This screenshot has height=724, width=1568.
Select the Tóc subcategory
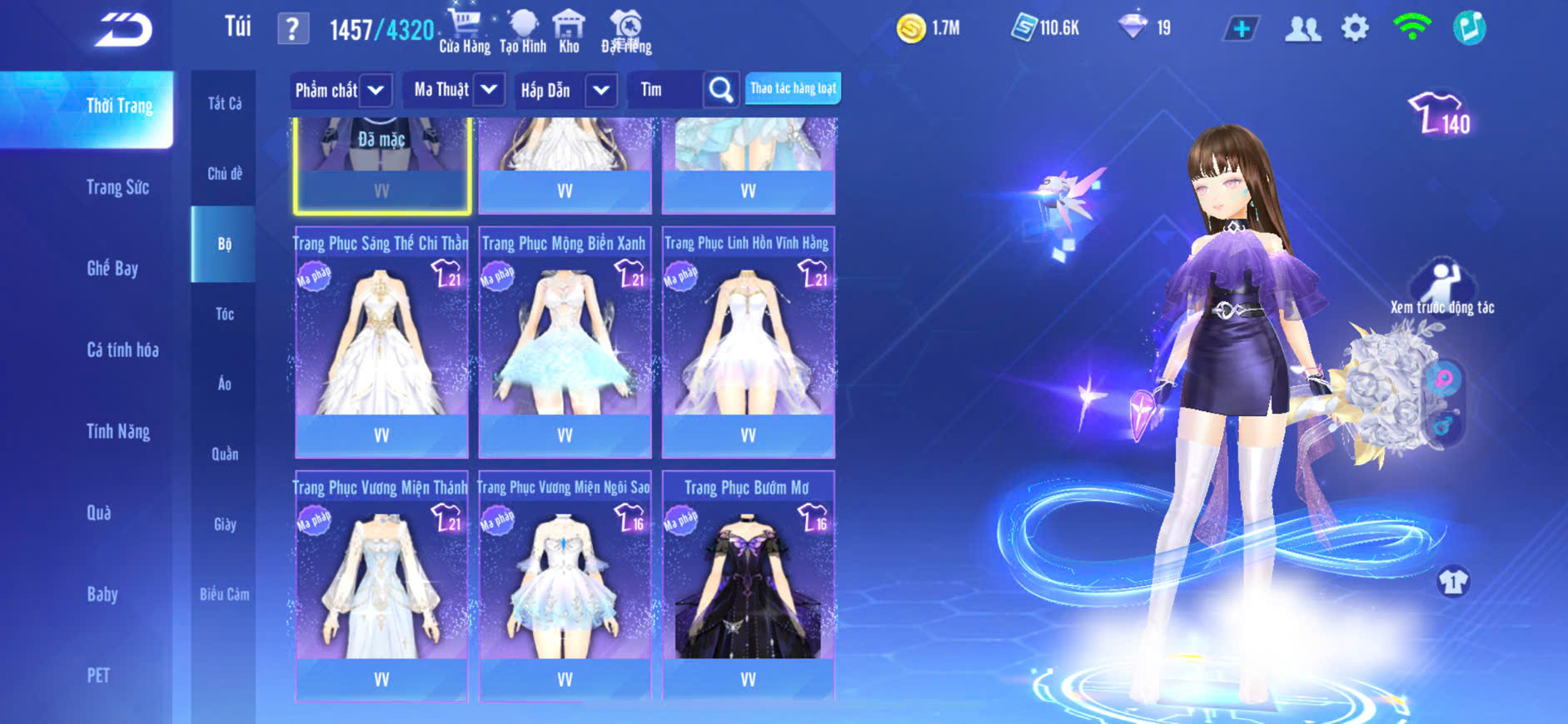[x=225, y=314]
